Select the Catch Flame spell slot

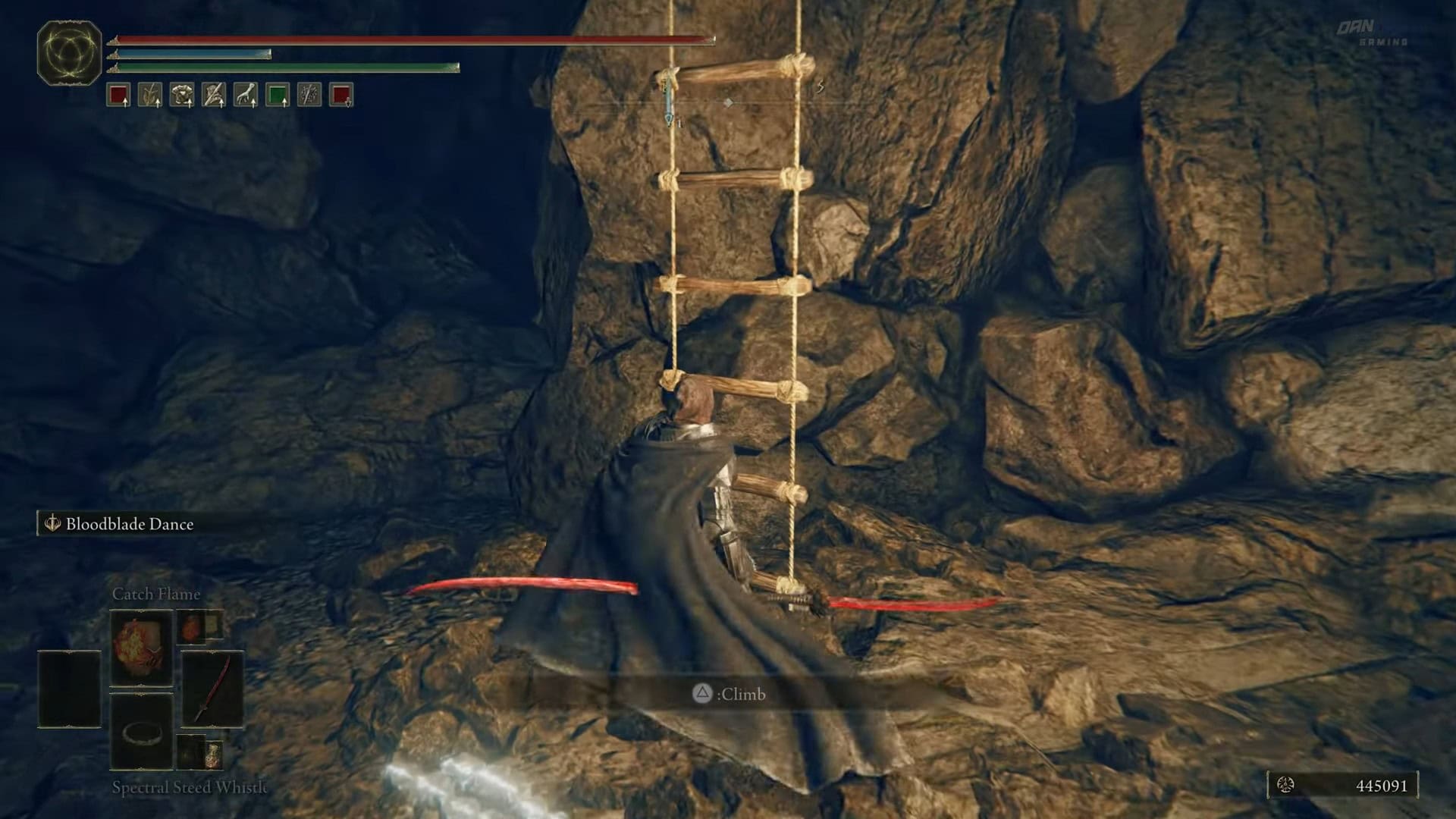click(x=141, y=649)
